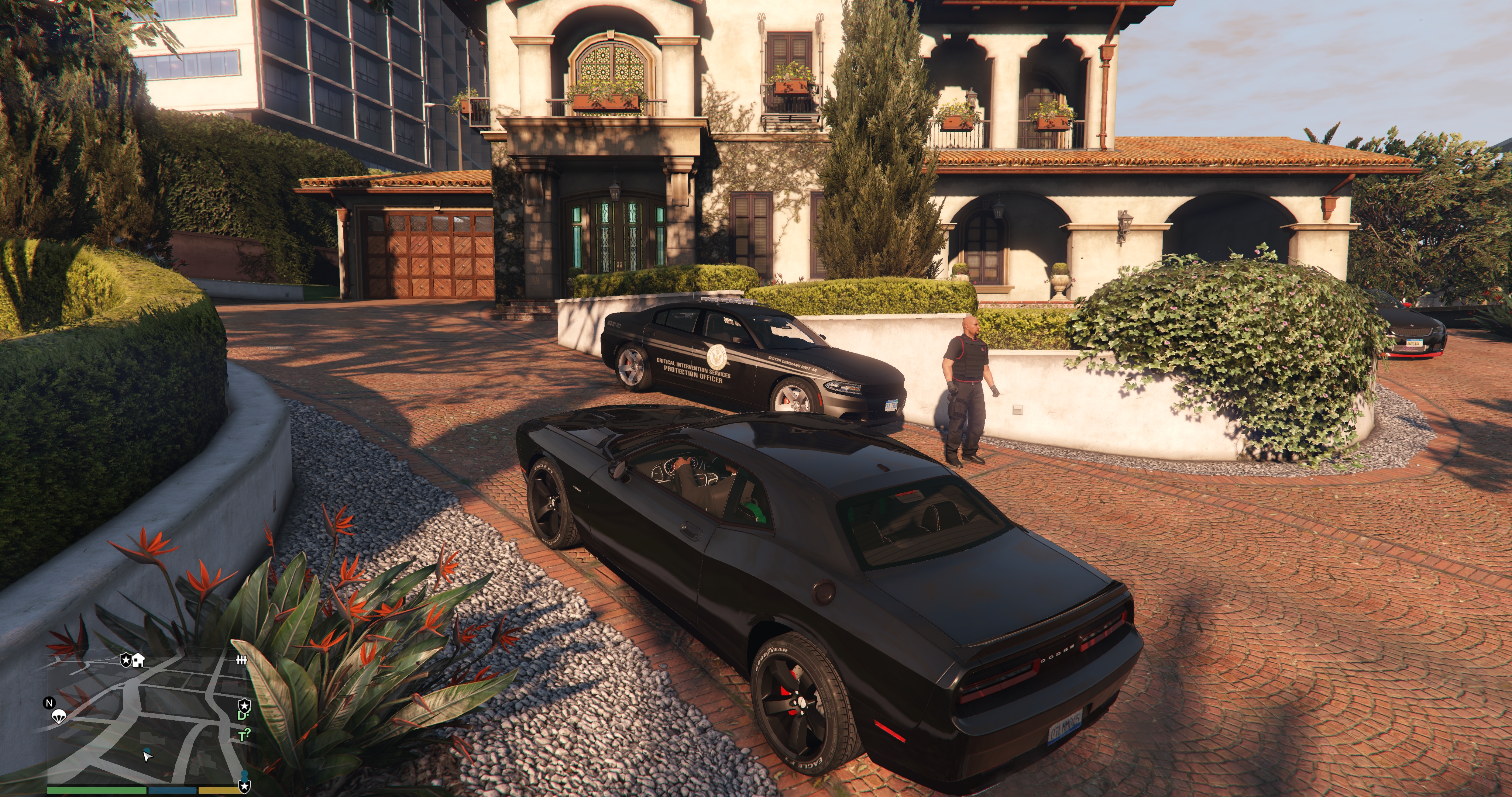
Task: Click the safehouse house marker
Action: tap(138, 661)
